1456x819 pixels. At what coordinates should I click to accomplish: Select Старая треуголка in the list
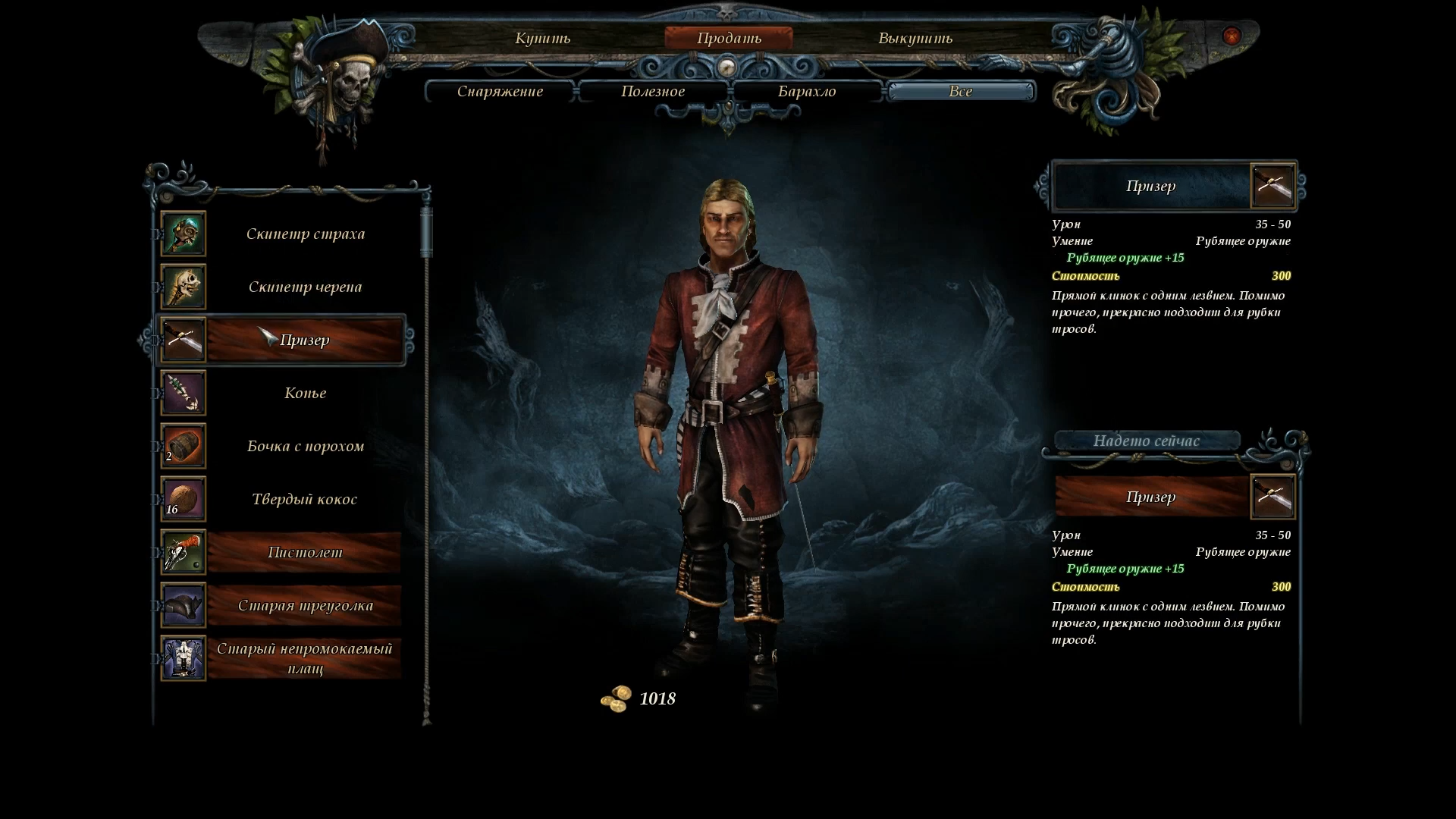(305, 605)
